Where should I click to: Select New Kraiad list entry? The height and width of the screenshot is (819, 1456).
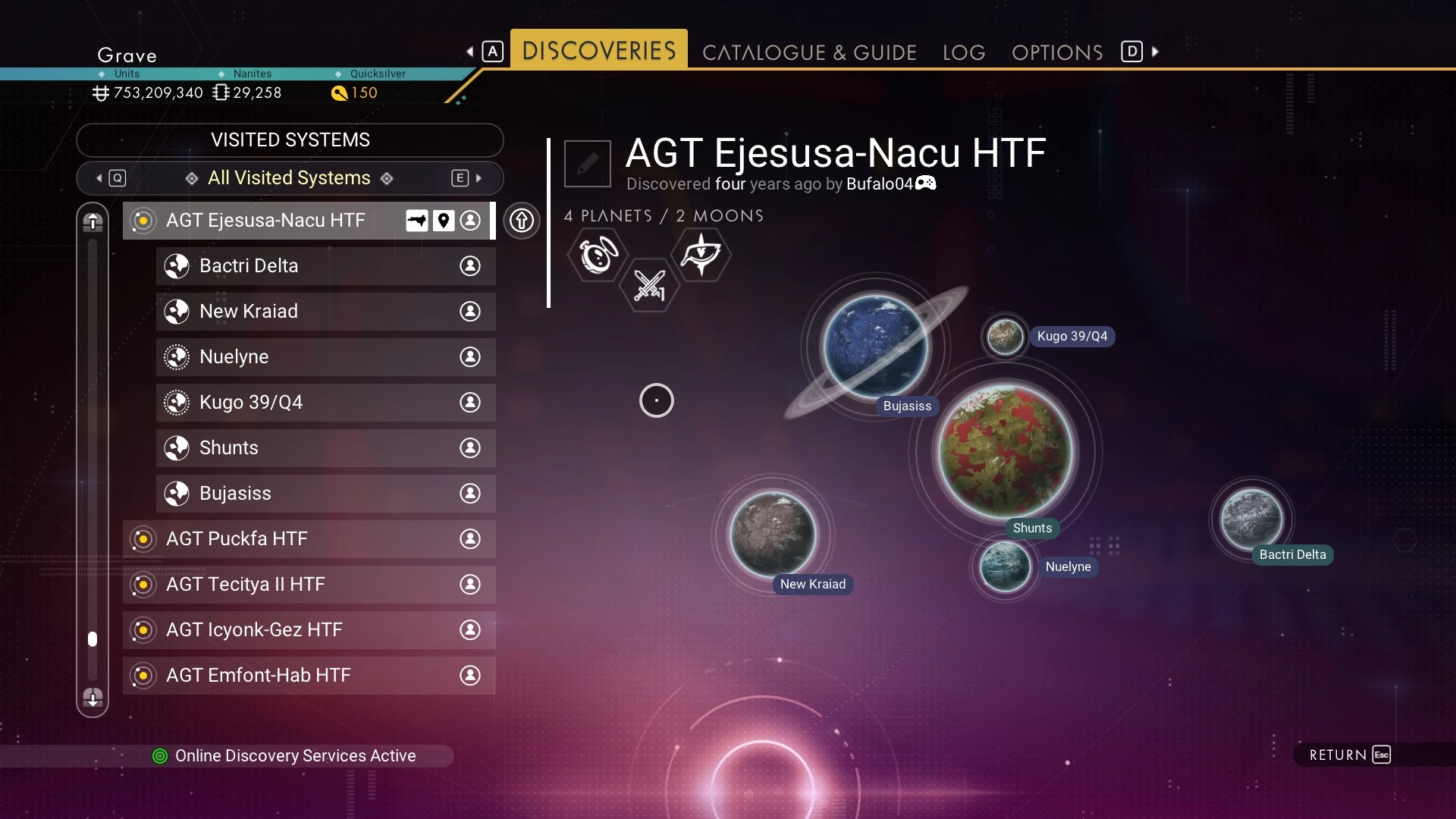click(x=249, y=312)
